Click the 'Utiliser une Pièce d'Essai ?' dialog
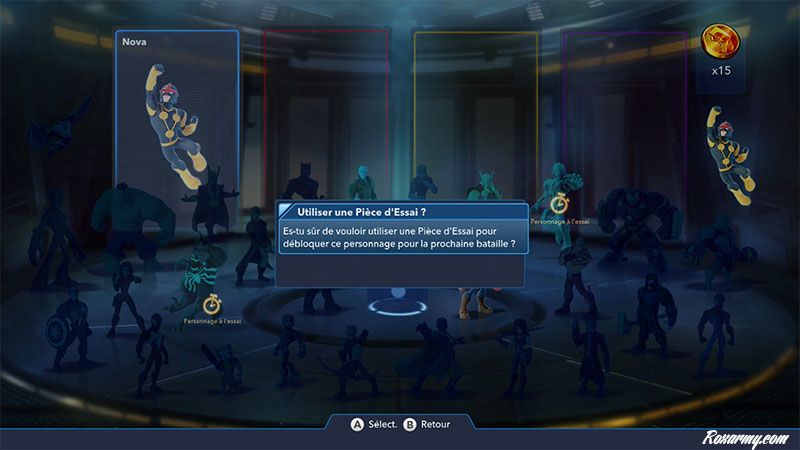 coord(400,243)
